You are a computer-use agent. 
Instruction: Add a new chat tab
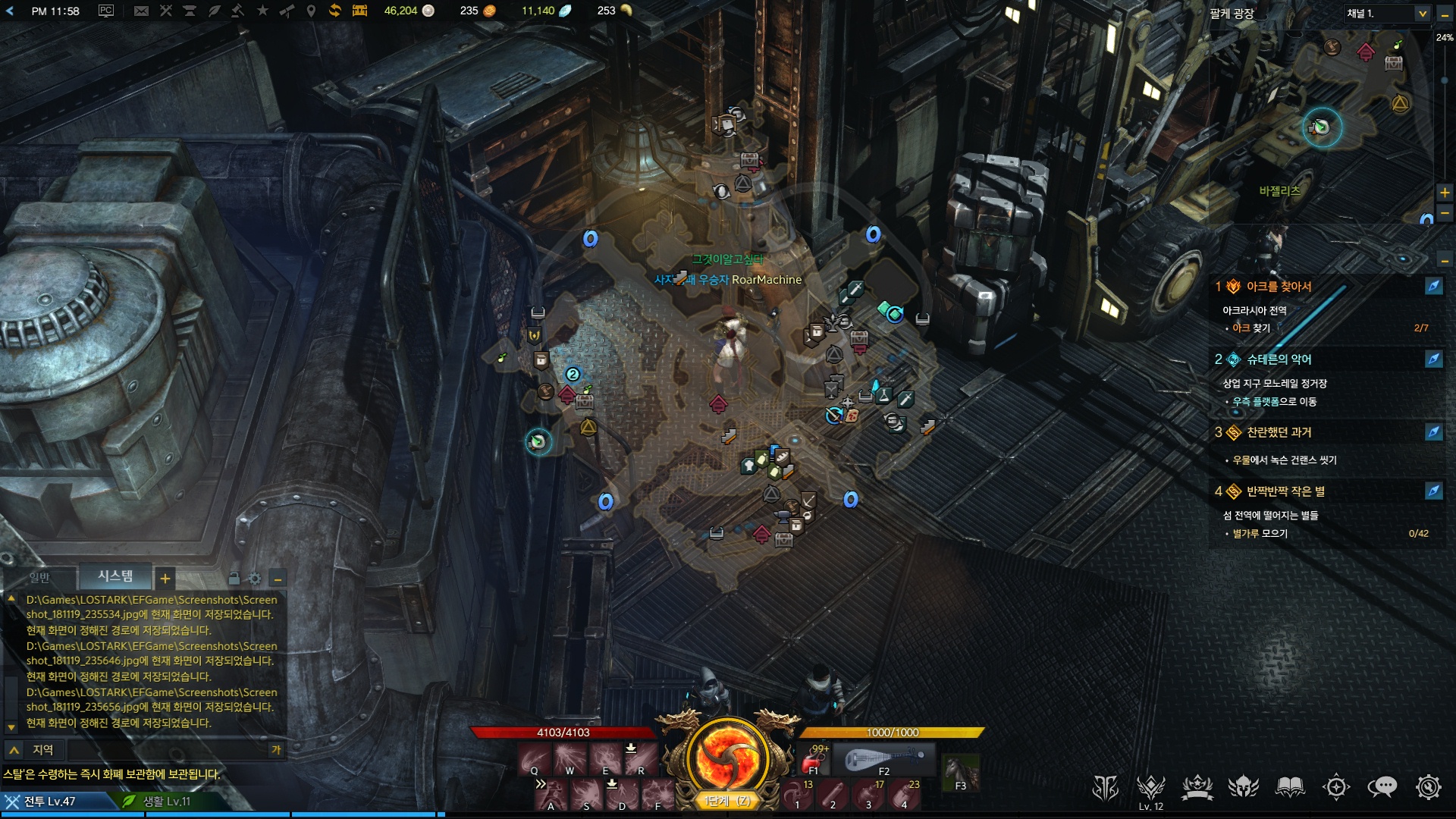click(x=165, y=579)
